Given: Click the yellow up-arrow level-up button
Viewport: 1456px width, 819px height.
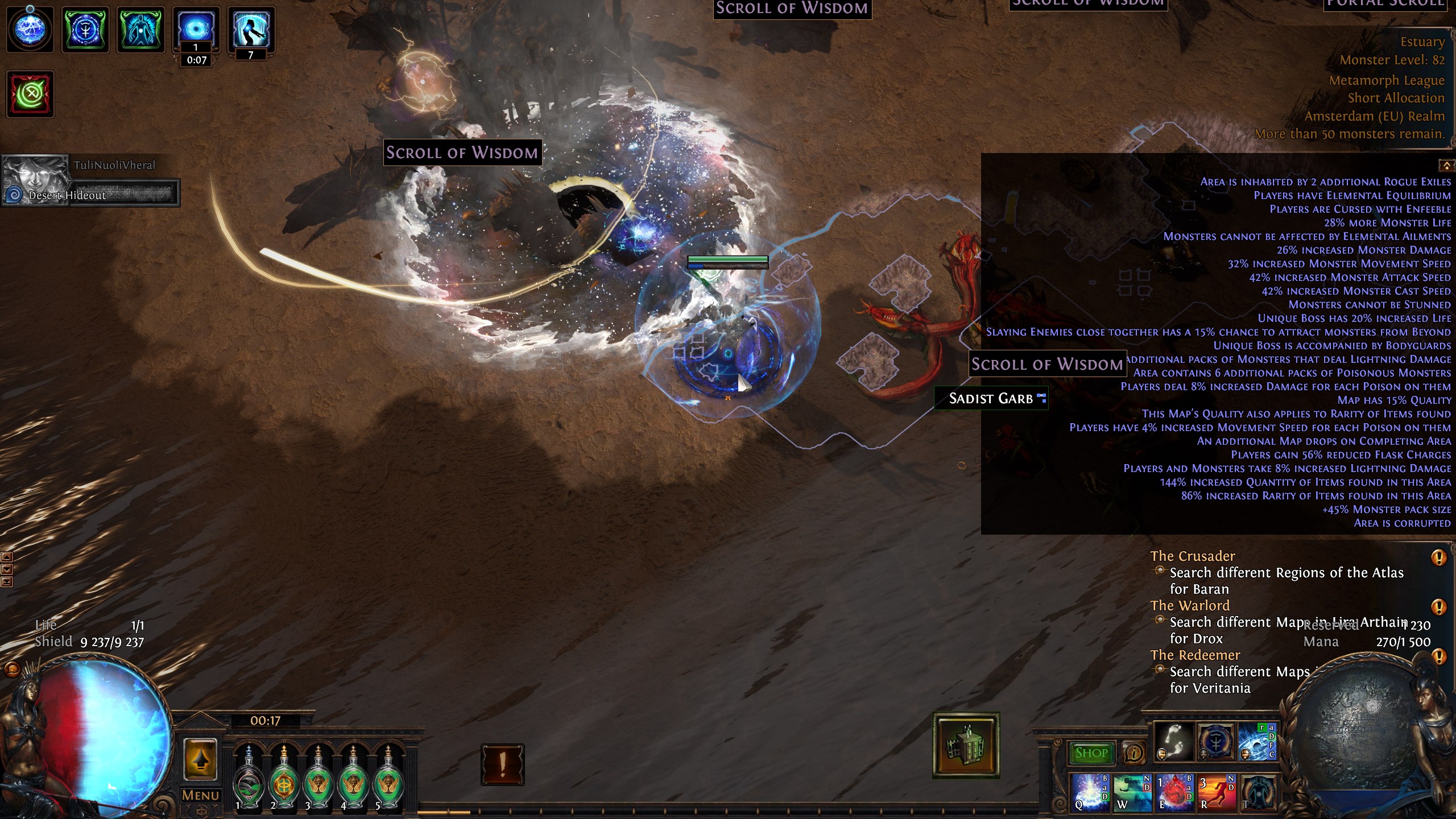Looking at the screenshot, I should click(x=200, y=760).
